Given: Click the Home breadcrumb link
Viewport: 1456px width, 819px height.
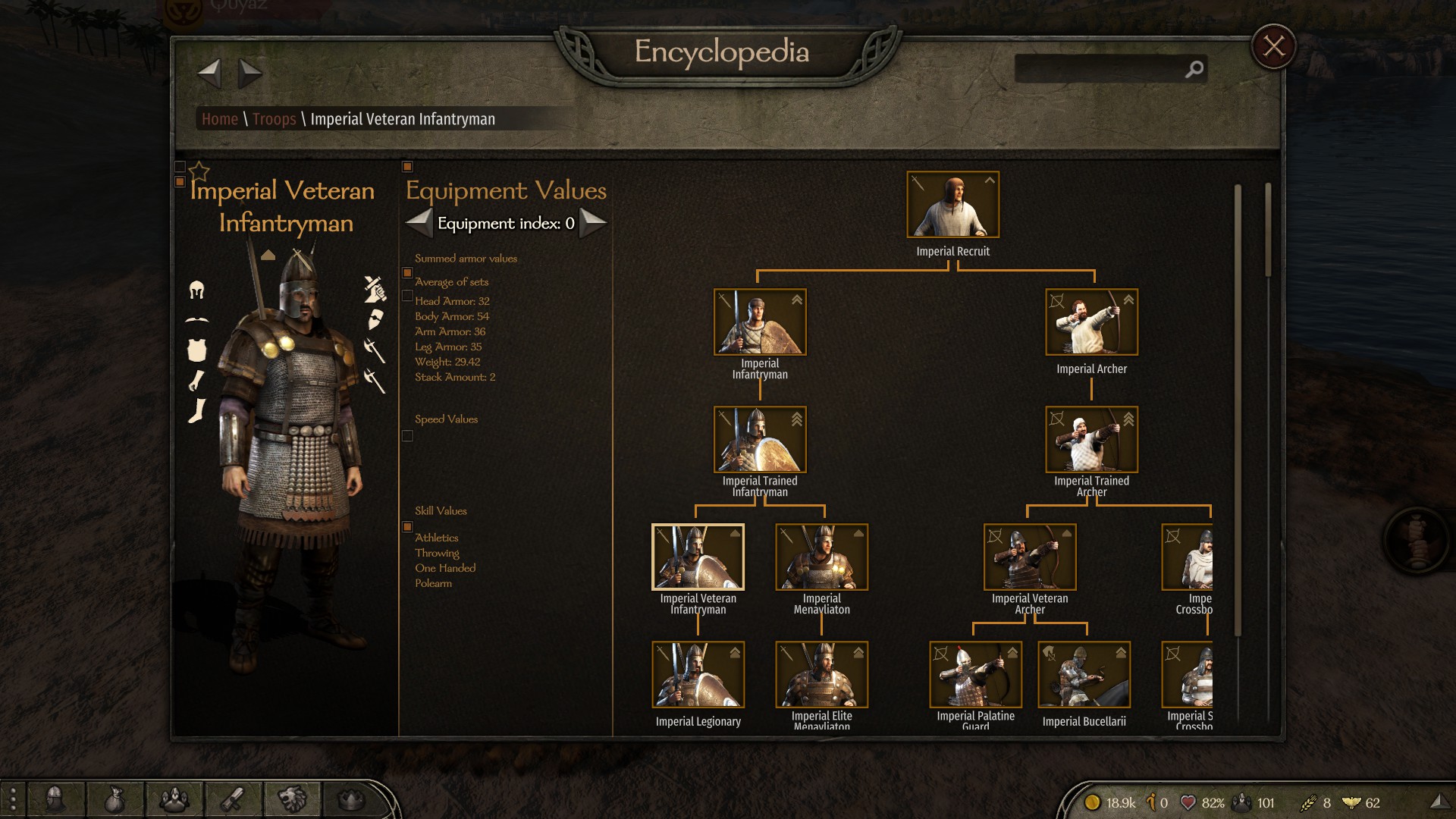Looking at the screenshot, I should point(220,119).
